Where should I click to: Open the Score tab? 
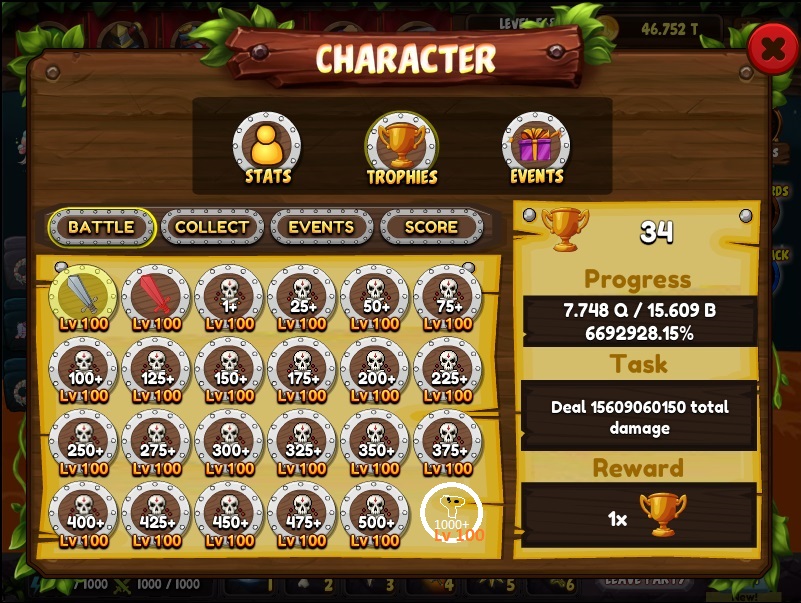431,227
